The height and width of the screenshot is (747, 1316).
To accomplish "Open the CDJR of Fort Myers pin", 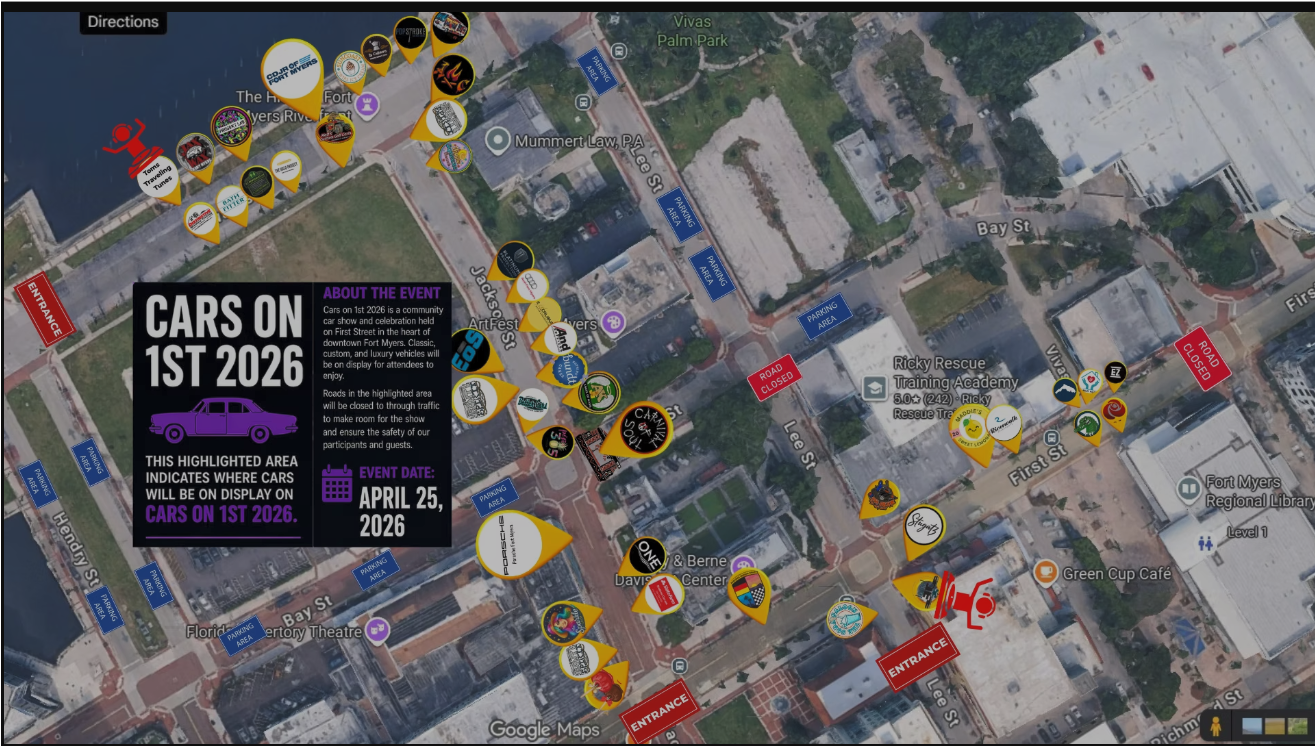I will (293, 70).
